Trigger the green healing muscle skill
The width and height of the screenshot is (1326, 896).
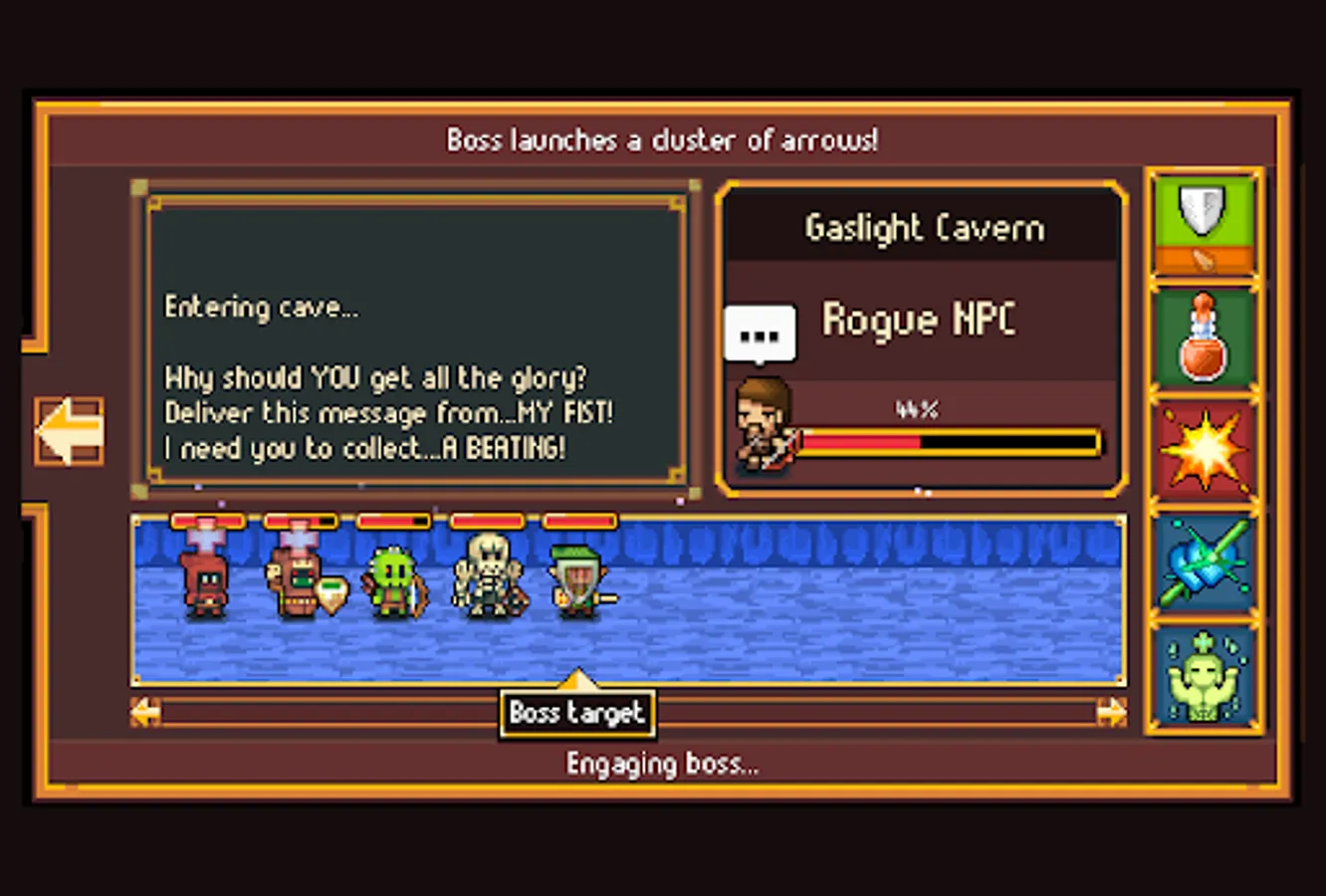tap(1204, 677)
